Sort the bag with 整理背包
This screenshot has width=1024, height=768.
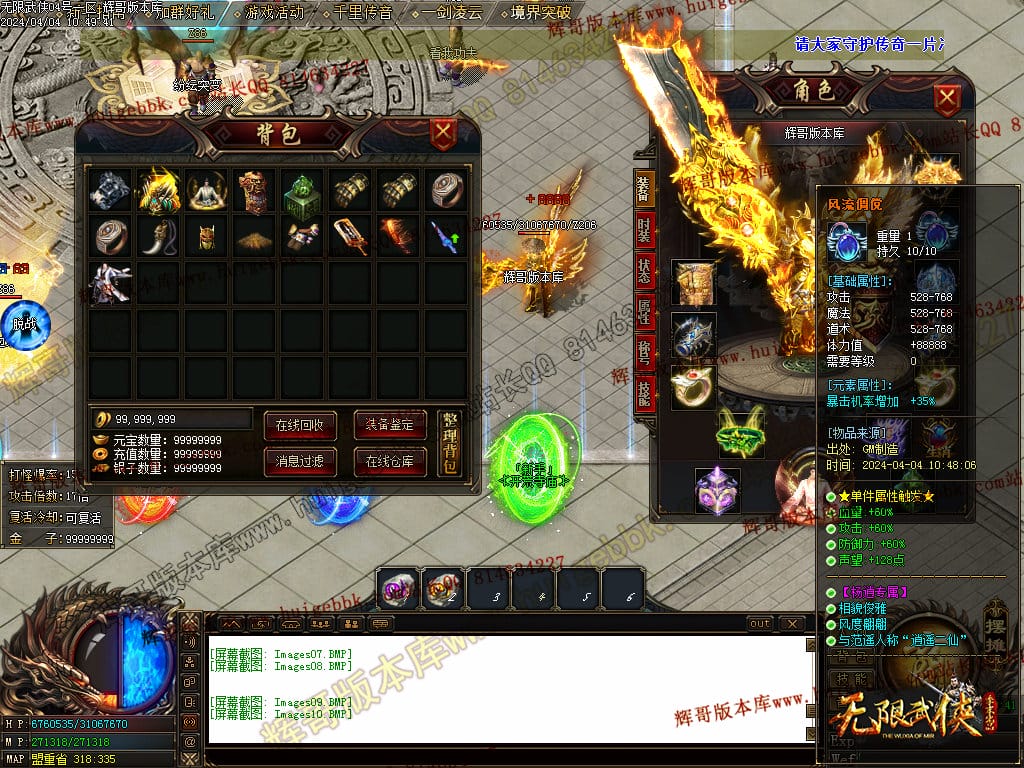(x=450, y=444)
